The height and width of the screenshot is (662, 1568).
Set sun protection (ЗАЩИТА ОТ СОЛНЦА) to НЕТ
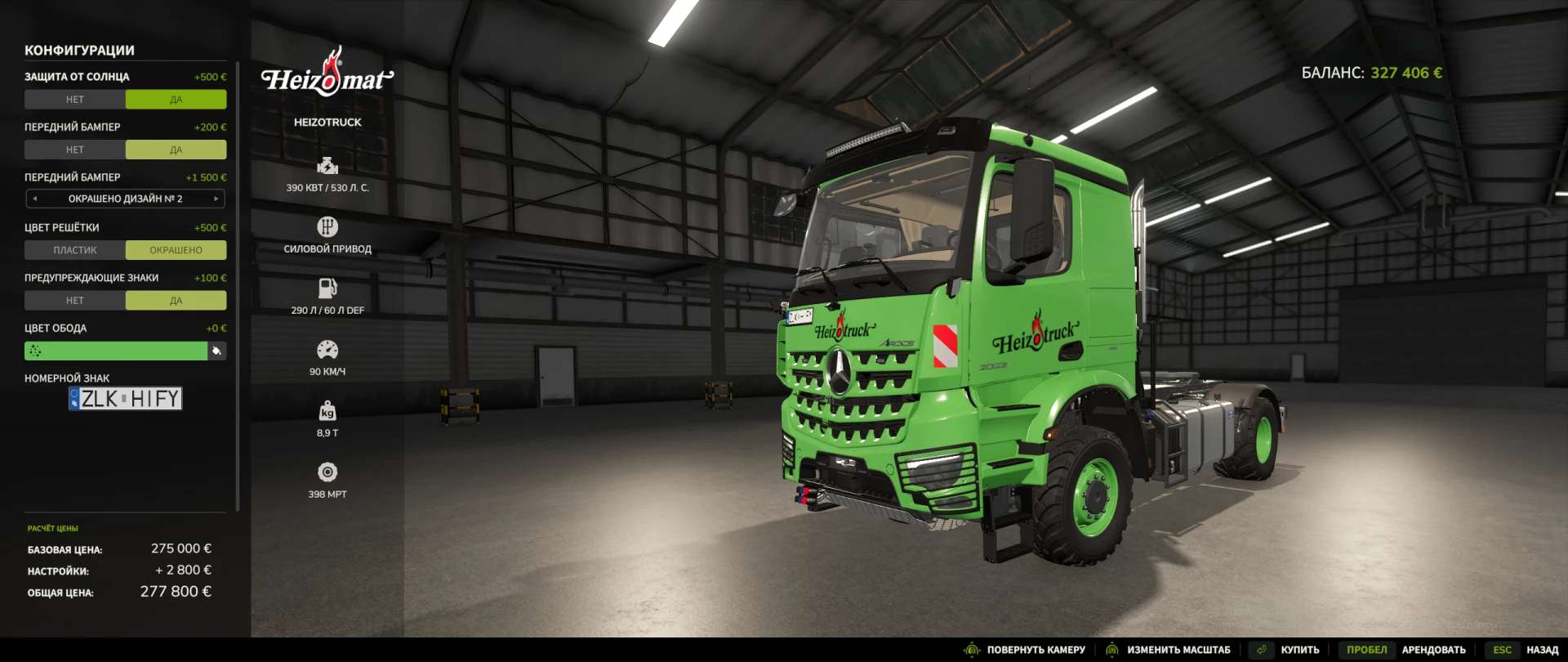click(x=75, y=100)
